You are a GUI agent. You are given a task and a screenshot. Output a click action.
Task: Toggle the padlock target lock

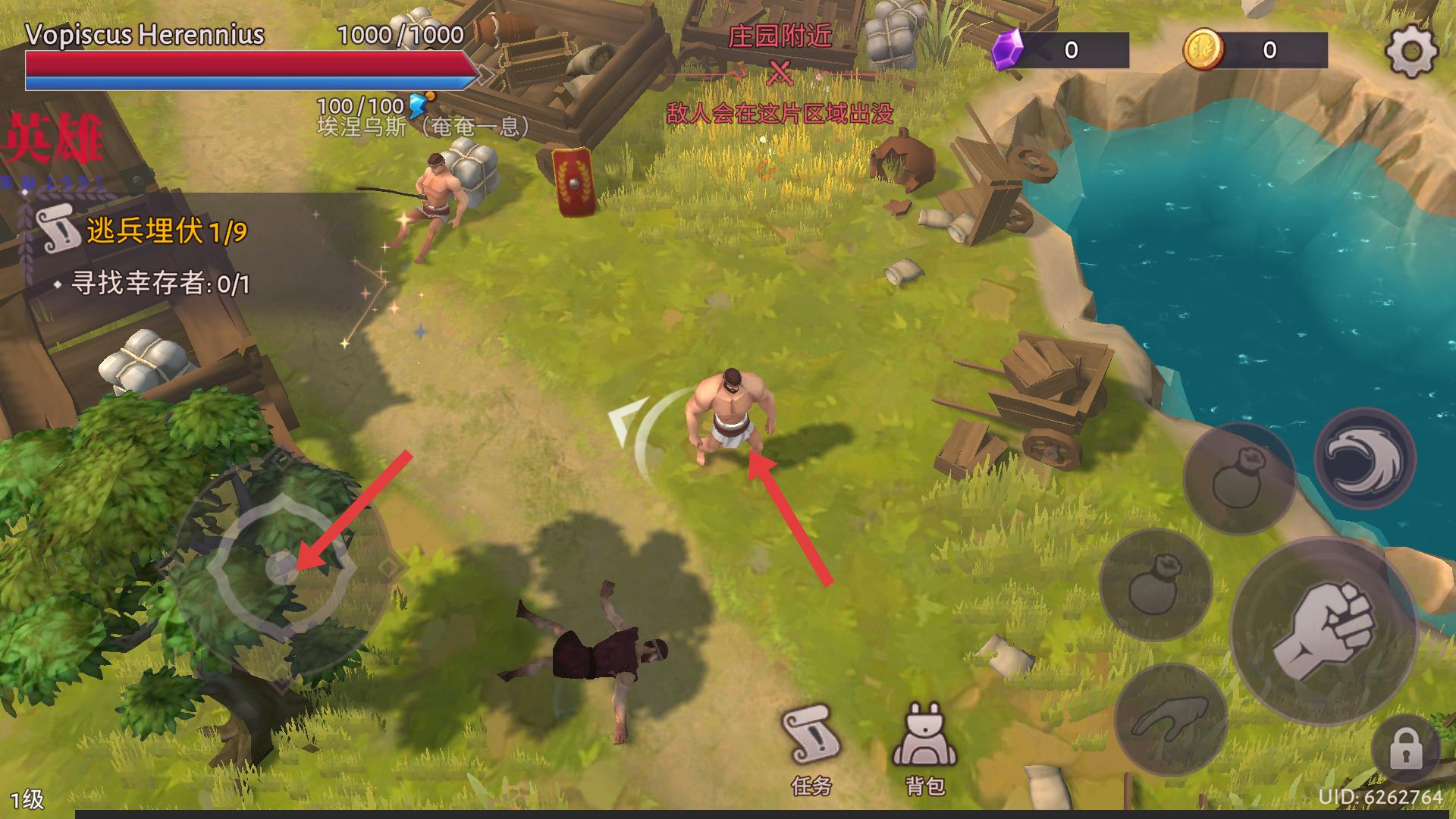1405,751
